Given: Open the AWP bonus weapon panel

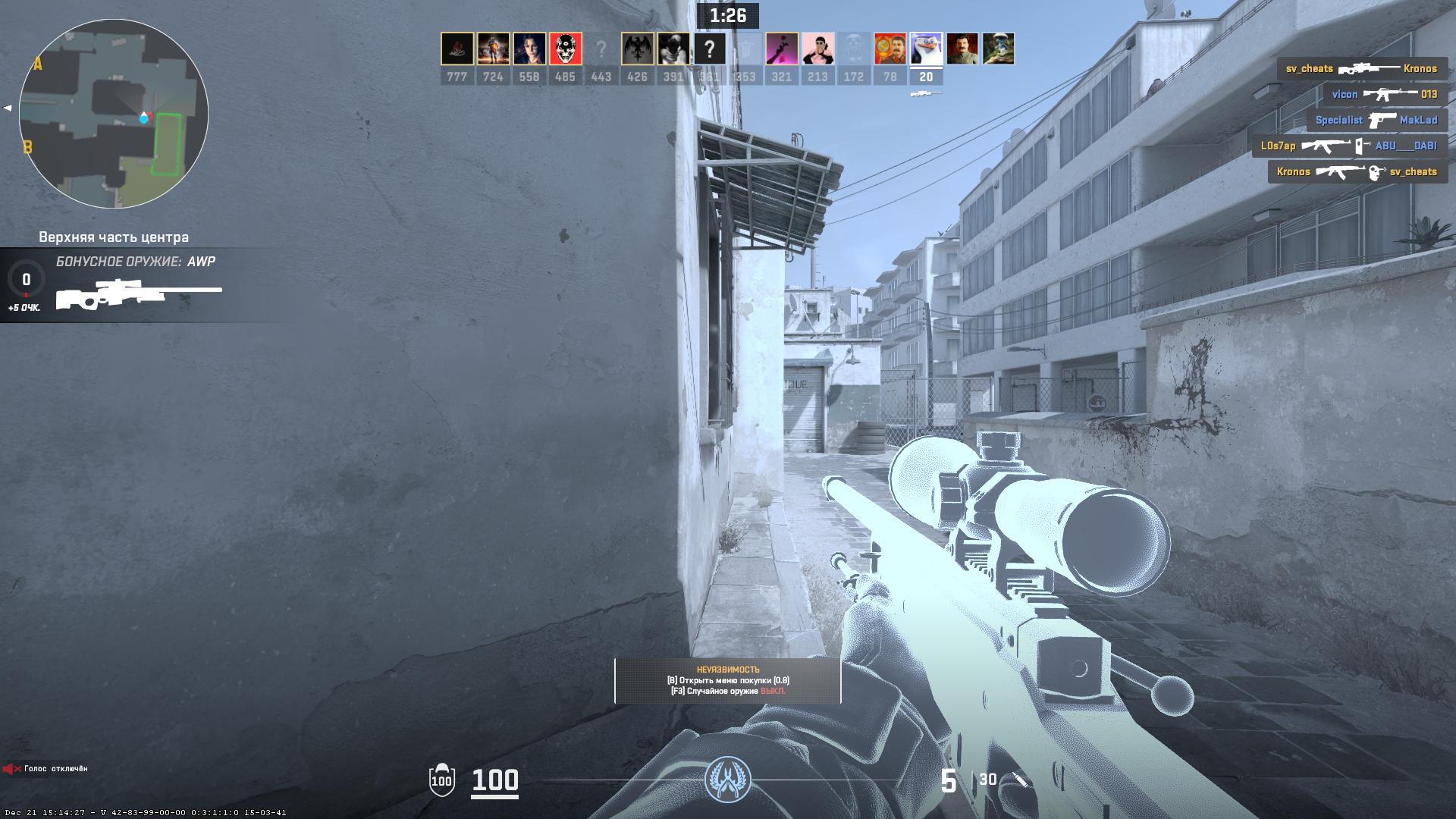Looking at the screenshot, I should click(x=136, y=285).
